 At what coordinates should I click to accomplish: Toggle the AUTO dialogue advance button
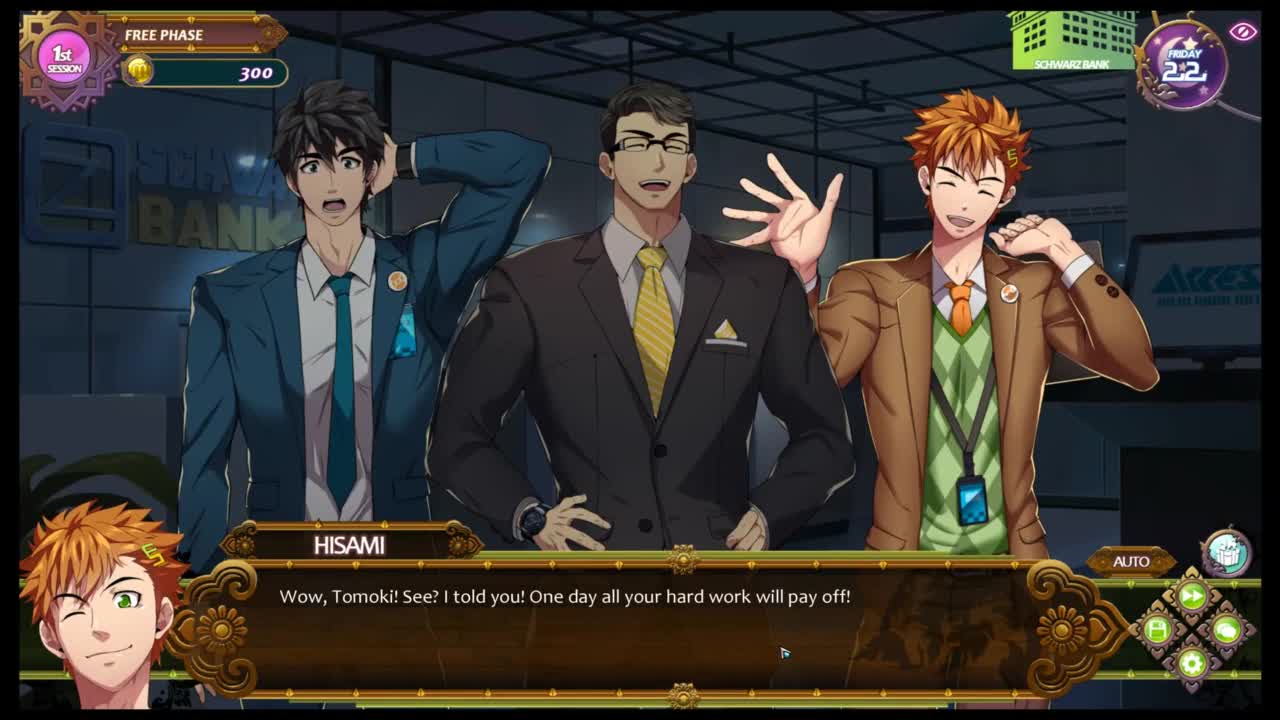(1131, 561)
